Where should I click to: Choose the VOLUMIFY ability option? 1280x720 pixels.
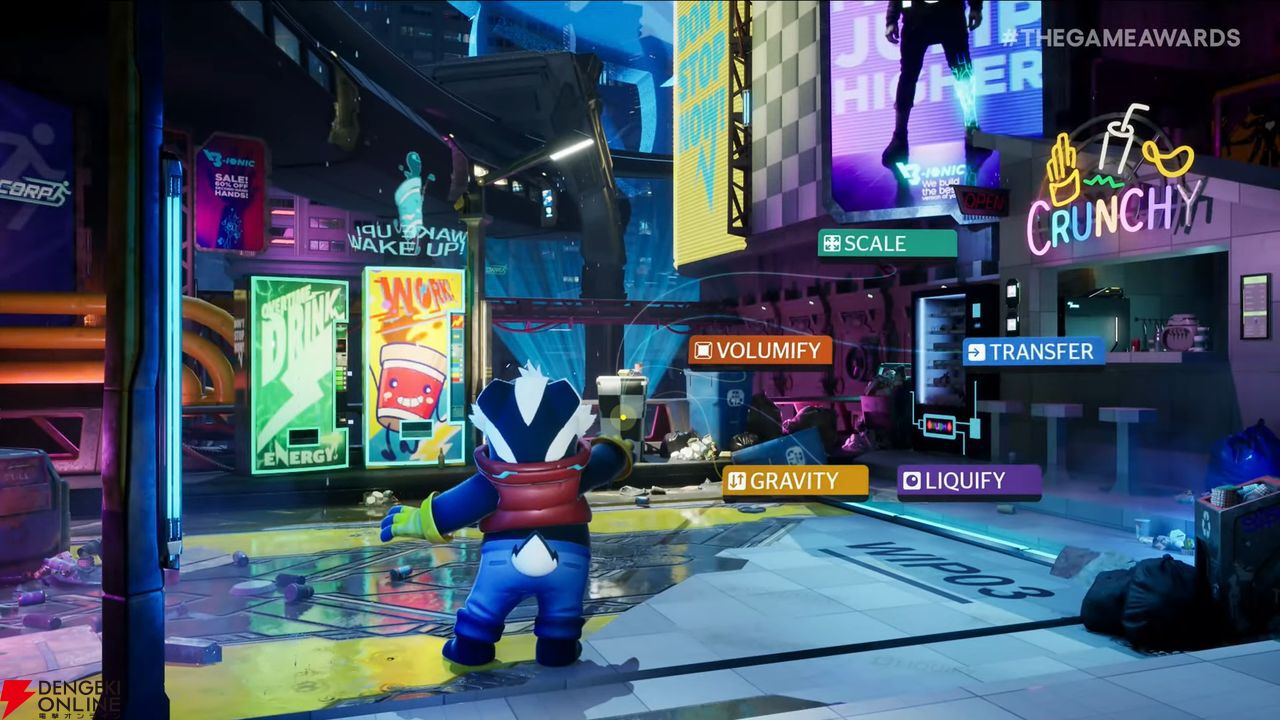[760, 350]
